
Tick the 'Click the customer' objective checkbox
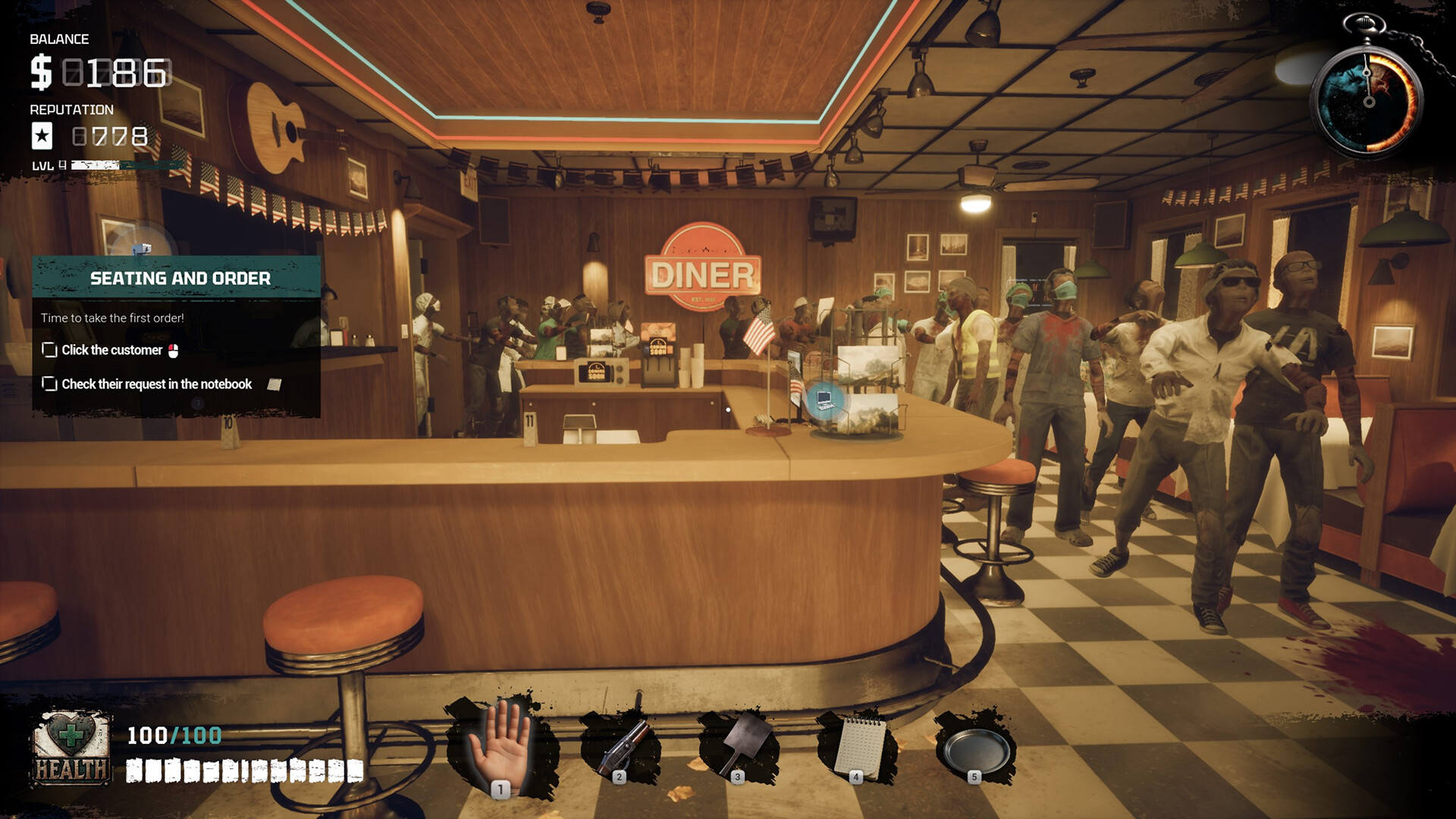coord(49,350)
